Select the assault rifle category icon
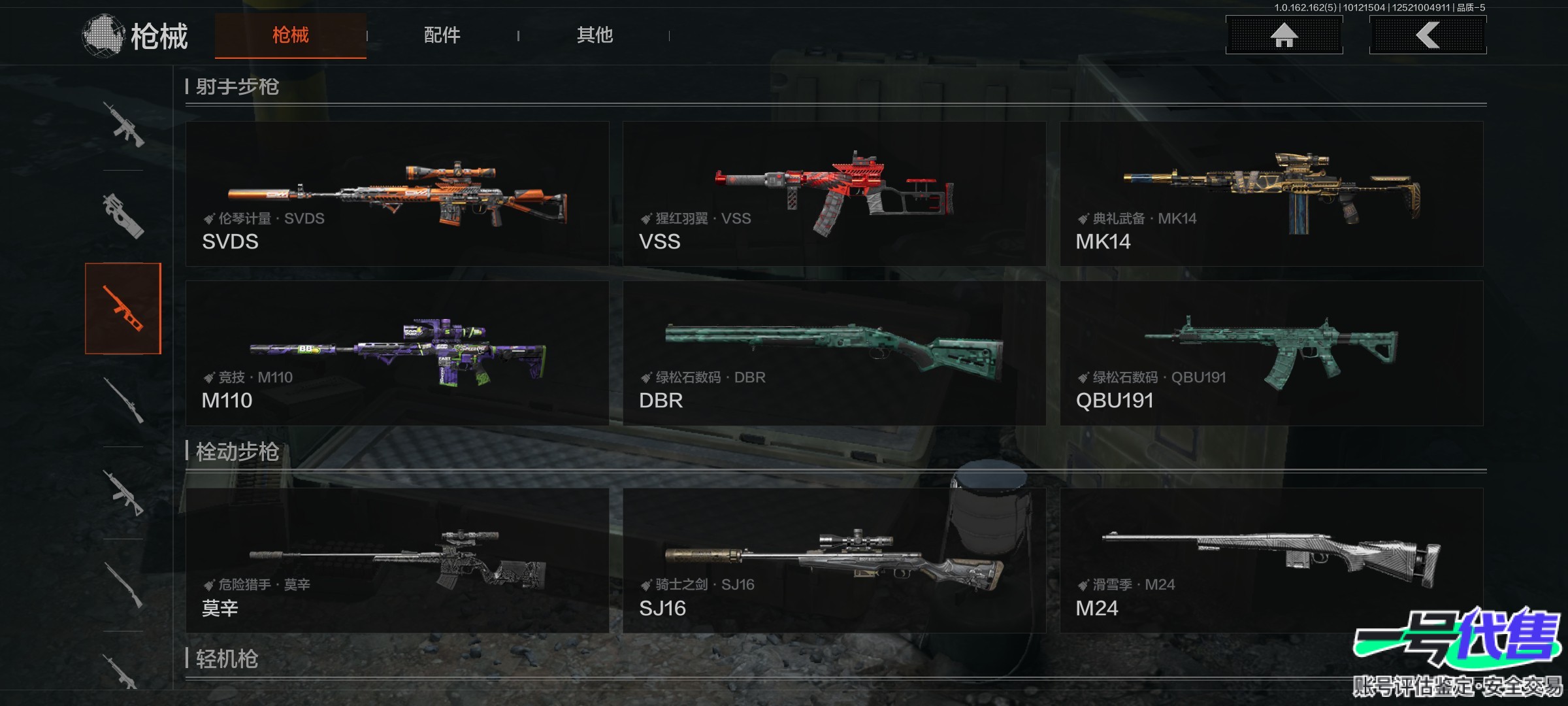 [123, 124]
